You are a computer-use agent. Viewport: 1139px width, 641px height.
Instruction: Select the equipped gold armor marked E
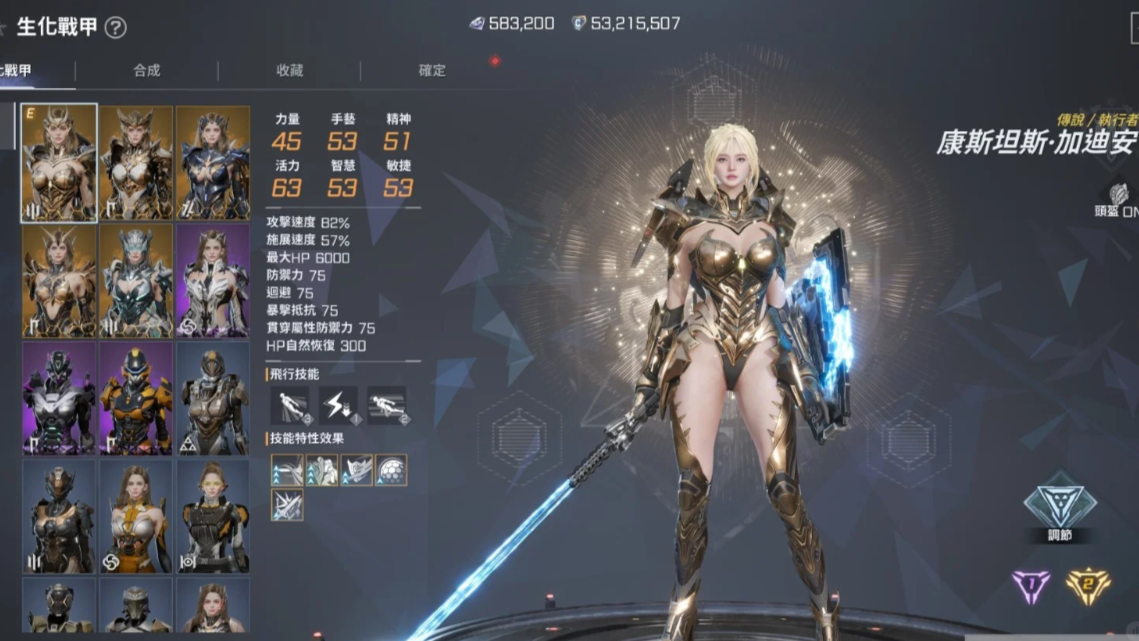(59, 162)
